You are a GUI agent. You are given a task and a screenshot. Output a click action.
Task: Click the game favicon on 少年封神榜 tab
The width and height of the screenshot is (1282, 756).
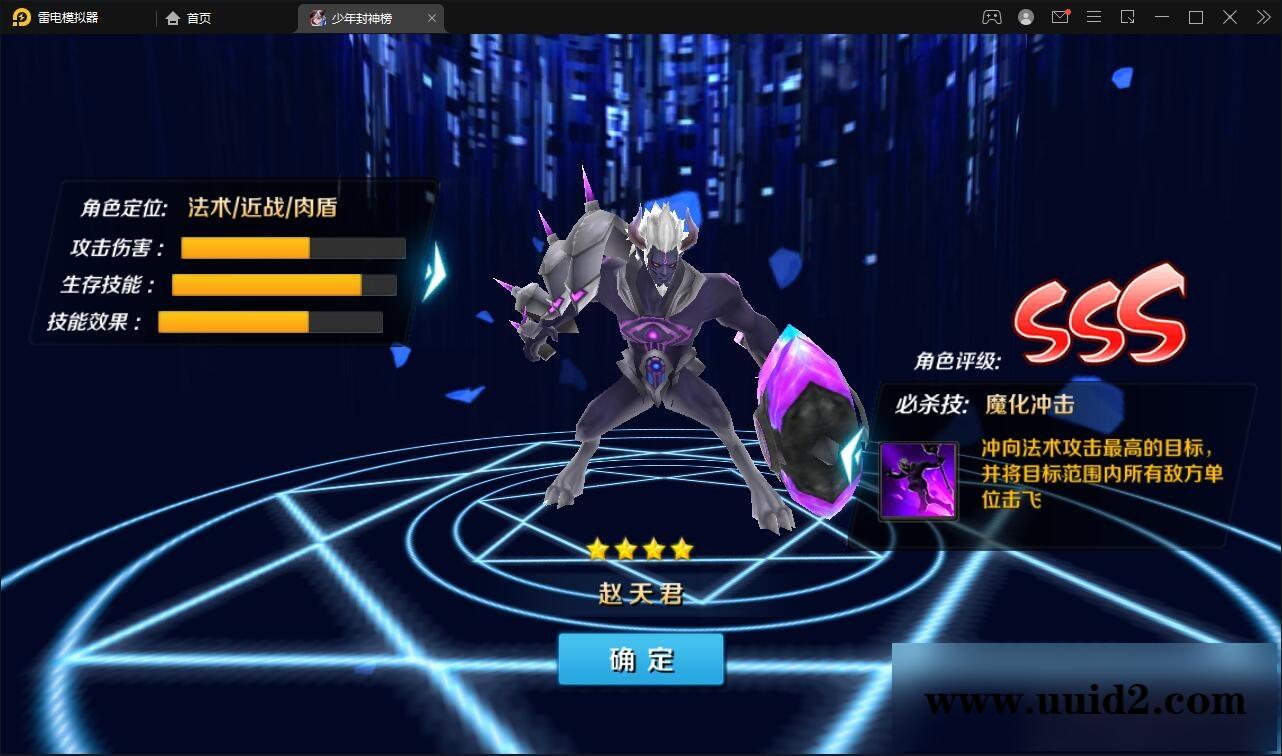point(318,17)
